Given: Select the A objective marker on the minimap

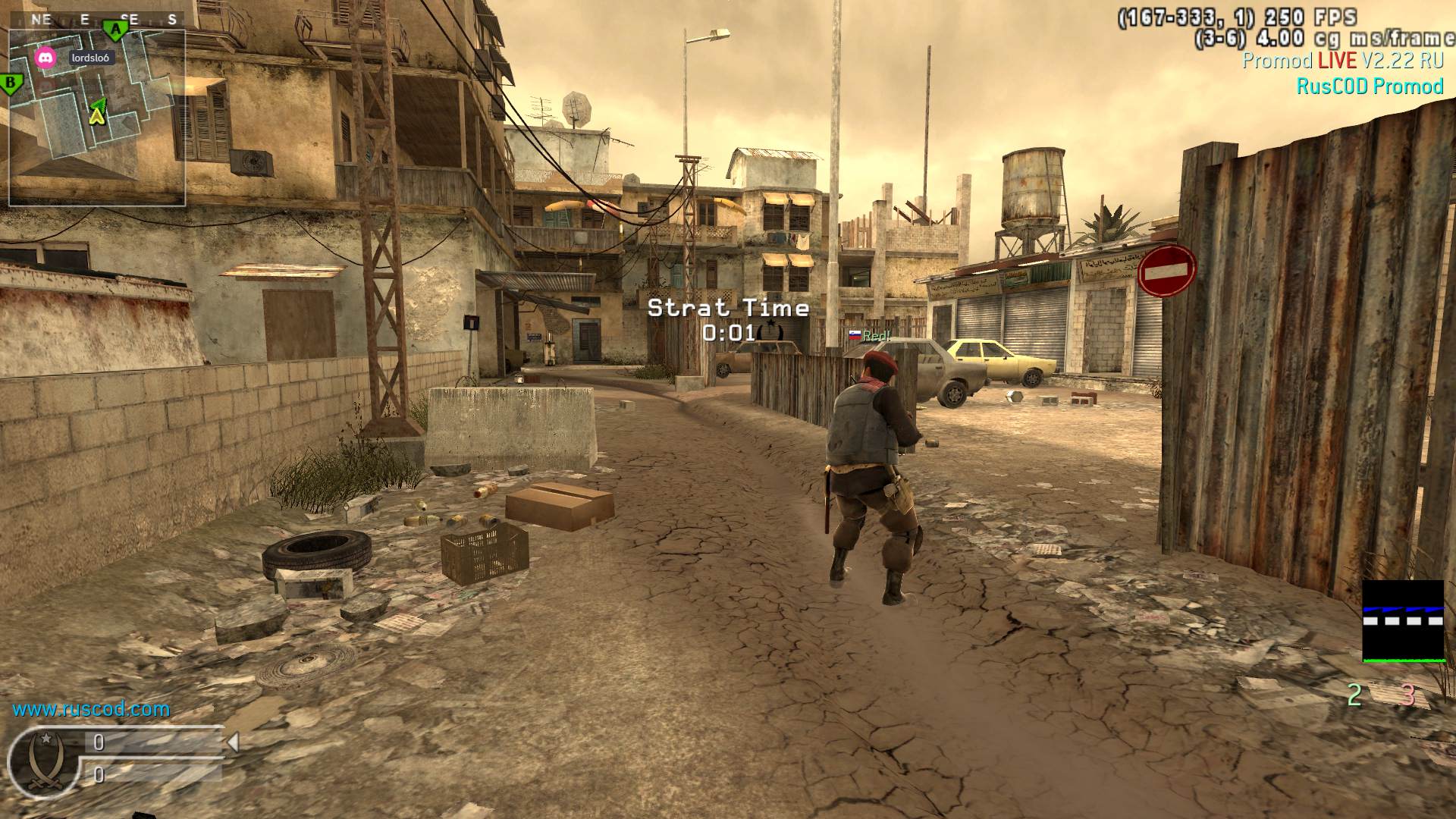Looking at the screenshot, I should point(115,30).
